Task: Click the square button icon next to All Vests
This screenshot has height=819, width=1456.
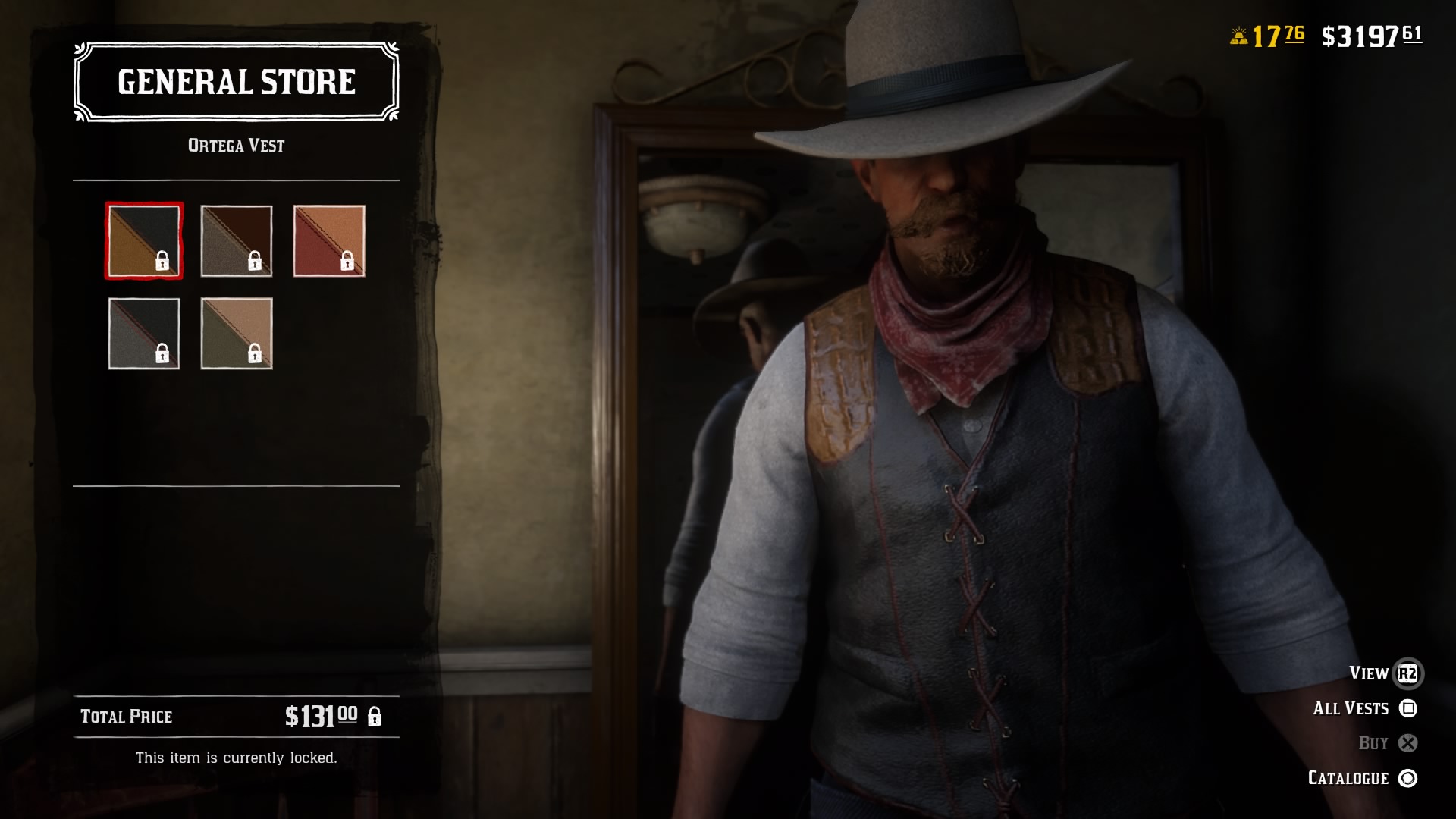Action: (x=1408, y=708)
